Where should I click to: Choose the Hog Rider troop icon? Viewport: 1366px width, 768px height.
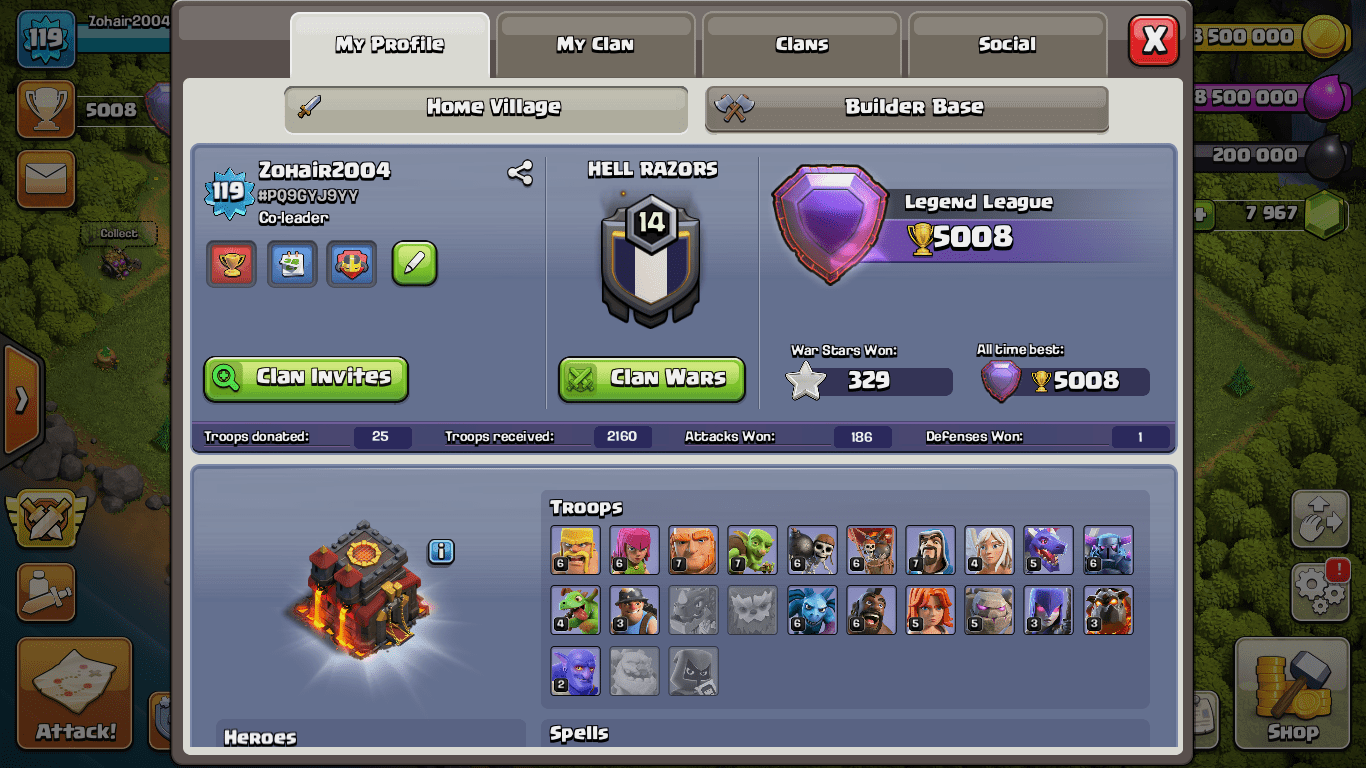871,610
